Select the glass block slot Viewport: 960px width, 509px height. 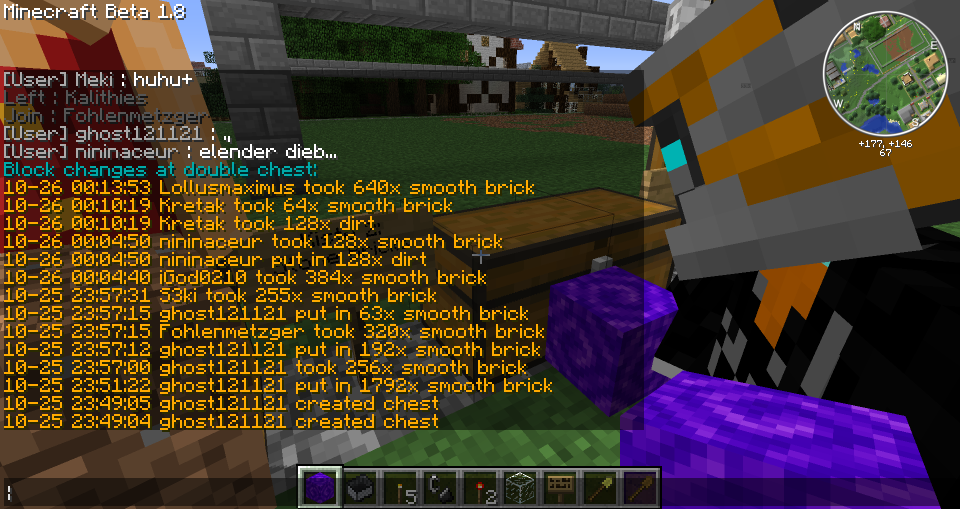click(520, 488)
